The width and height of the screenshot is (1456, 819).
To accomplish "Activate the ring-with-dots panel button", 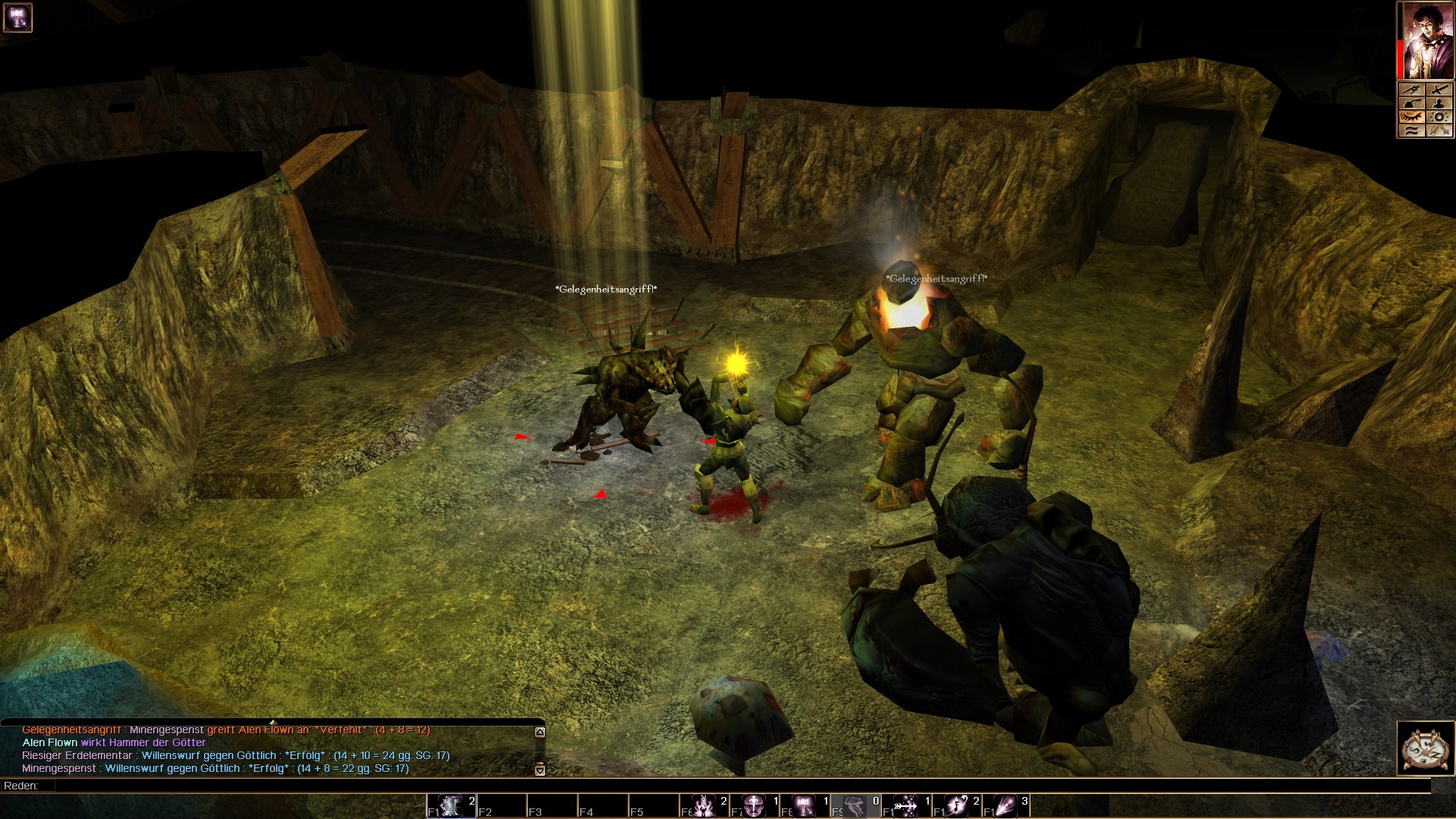I will [1439, 117].
